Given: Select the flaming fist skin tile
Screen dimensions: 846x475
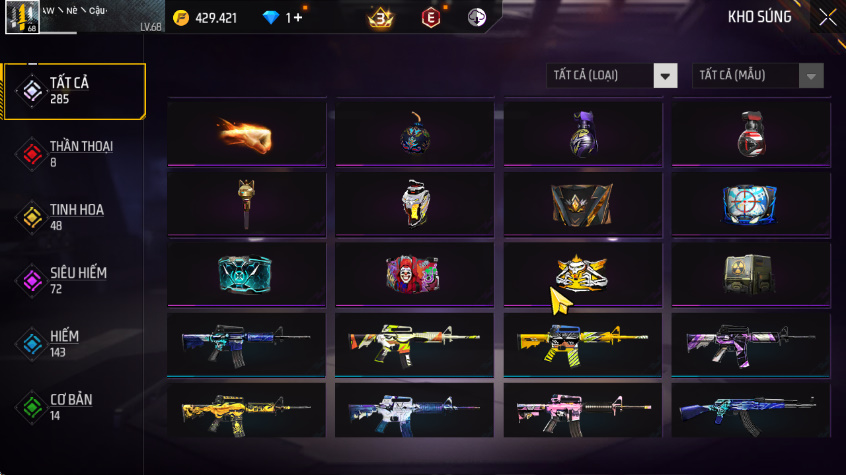Looking at the screenshot, I should point(246,132).
